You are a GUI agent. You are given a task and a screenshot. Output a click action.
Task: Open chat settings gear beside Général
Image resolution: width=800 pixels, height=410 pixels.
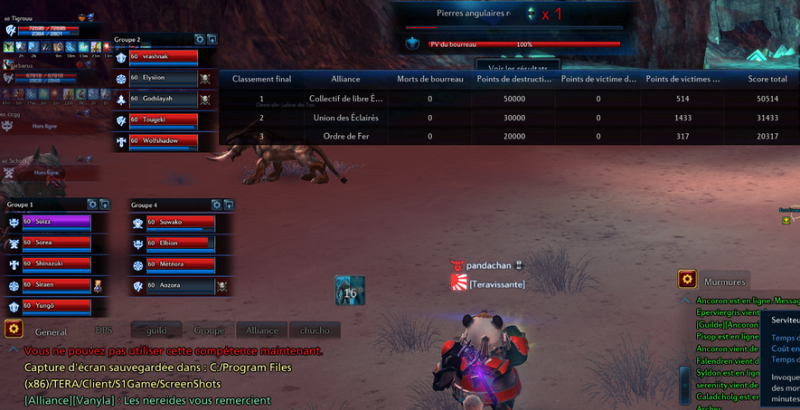tap(13, 329)
